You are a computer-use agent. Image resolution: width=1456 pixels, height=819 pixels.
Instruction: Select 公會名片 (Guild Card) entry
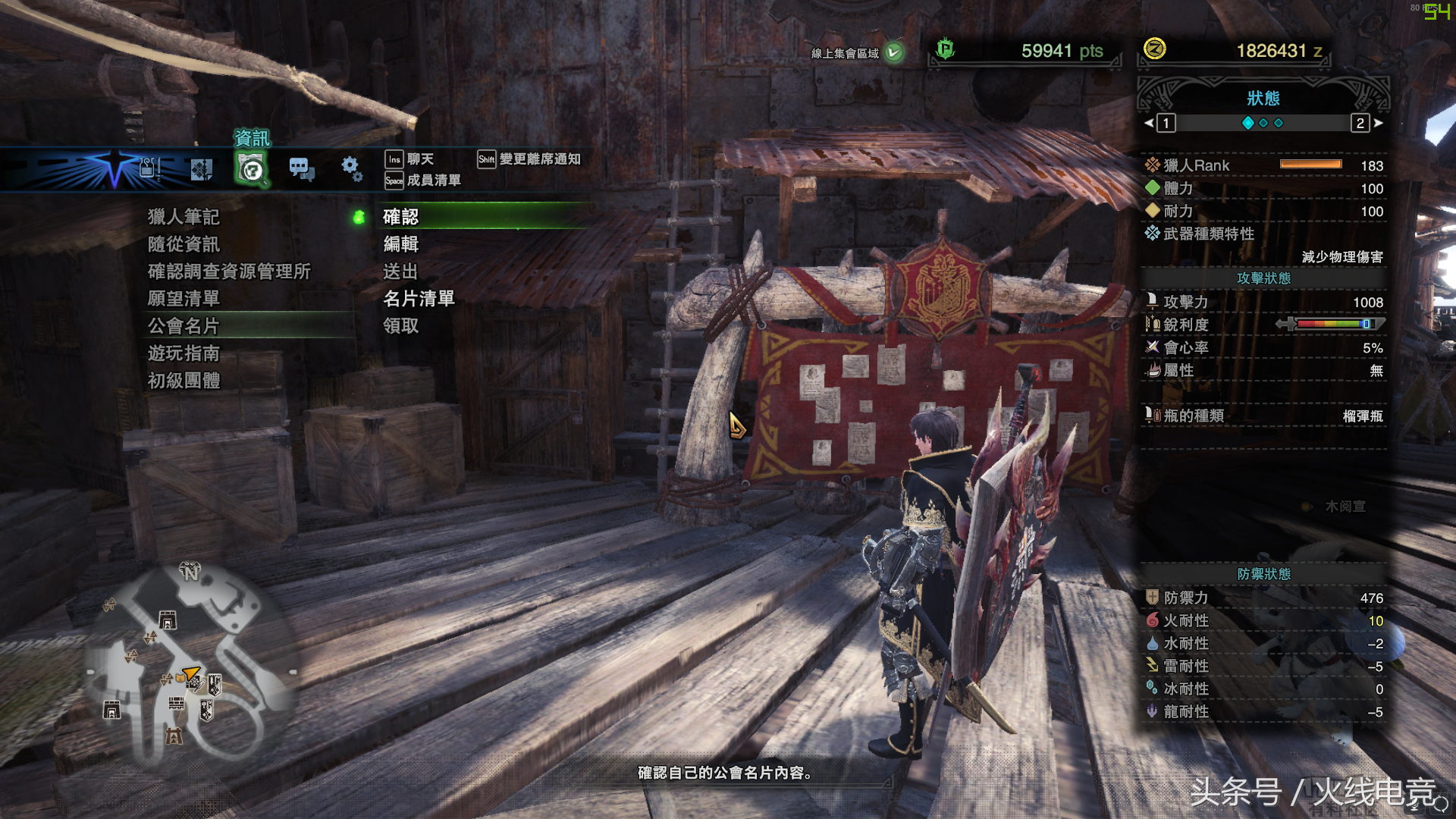(x=184, y=326)
